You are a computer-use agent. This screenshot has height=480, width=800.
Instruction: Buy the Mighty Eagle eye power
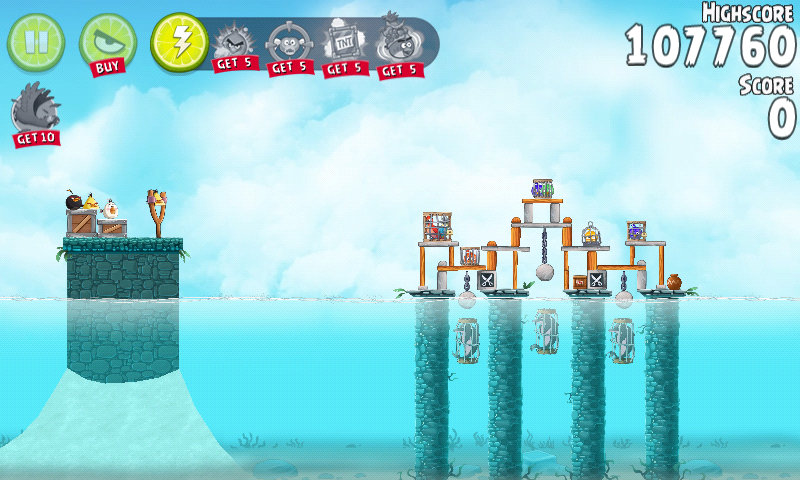[107, 43]
